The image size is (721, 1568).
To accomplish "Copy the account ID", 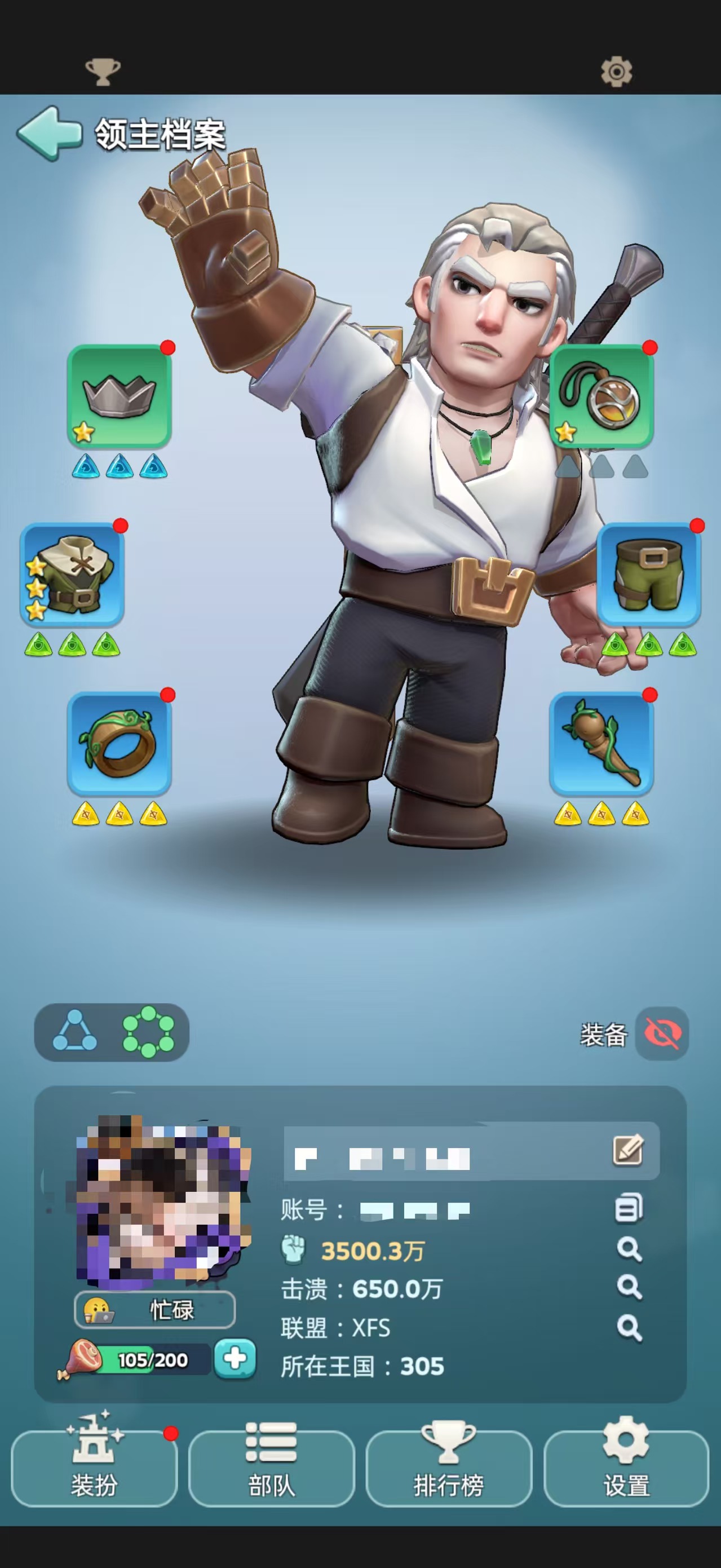I will point(629,1208).
